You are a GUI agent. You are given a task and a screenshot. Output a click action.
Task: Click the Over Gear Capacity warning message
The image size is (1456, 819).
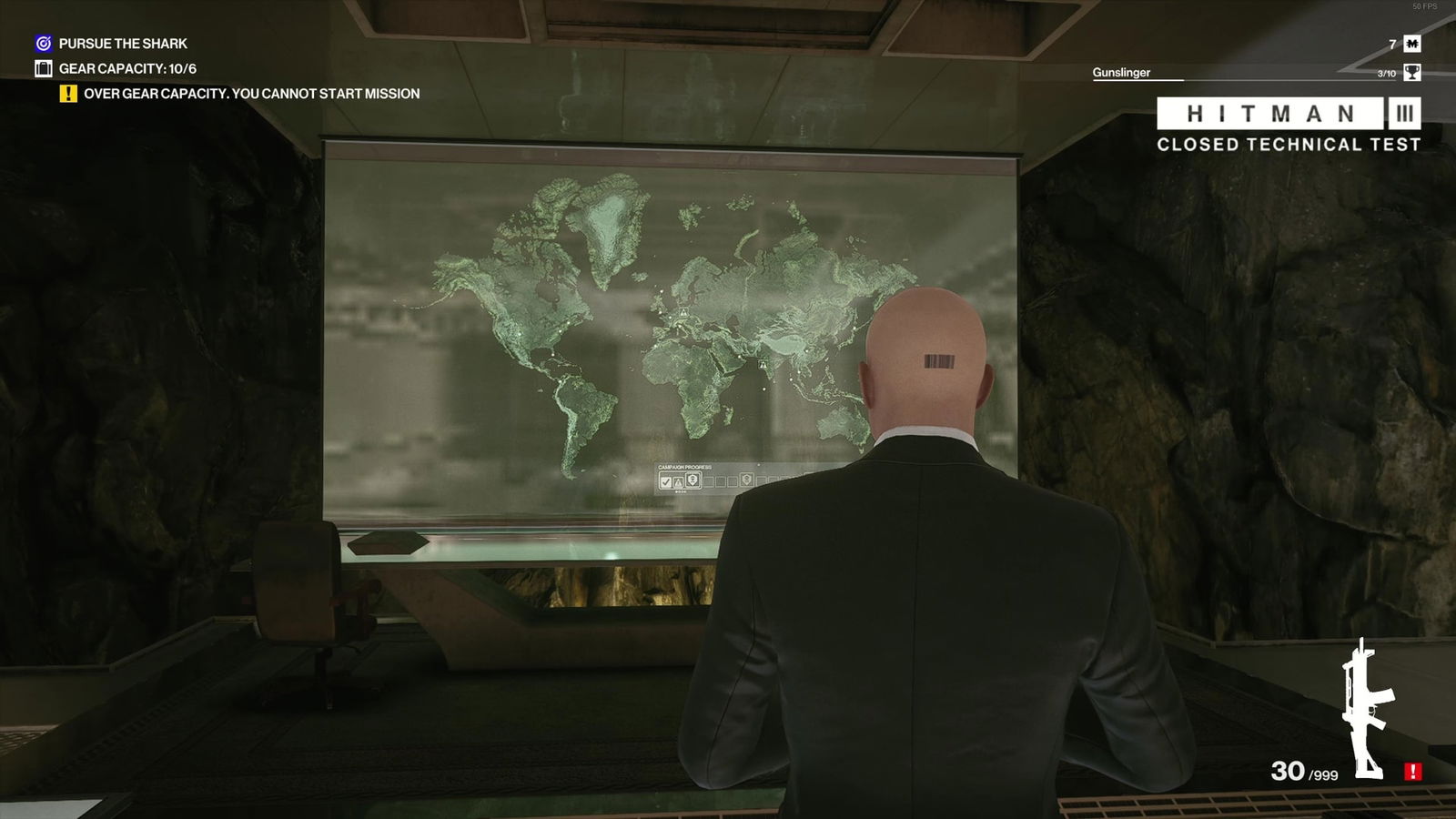[x=250, y=93]
